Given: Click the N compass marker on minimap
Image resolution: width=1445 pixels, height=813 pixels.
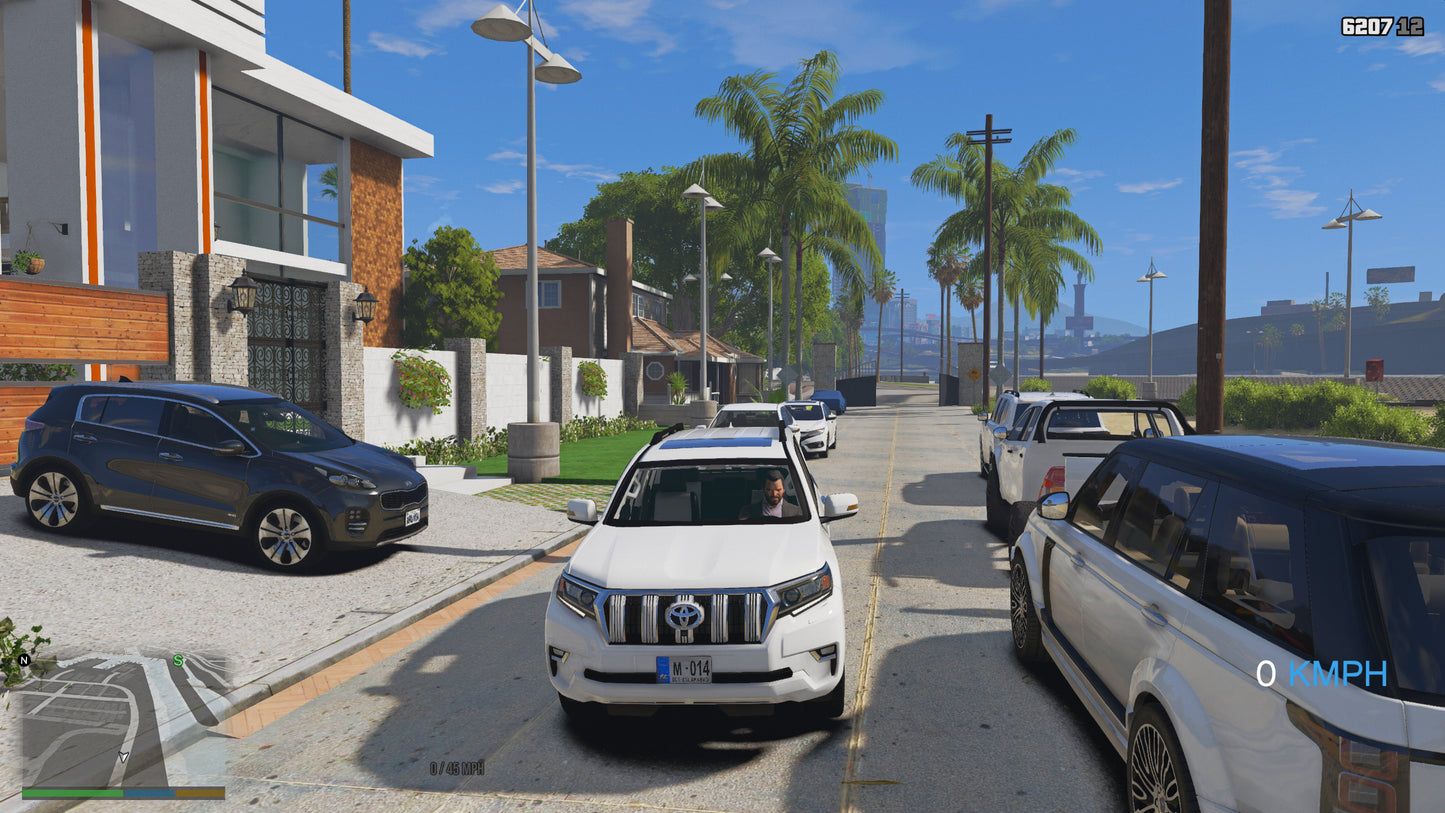Looking at the screenshot, I should coord(24,660).
